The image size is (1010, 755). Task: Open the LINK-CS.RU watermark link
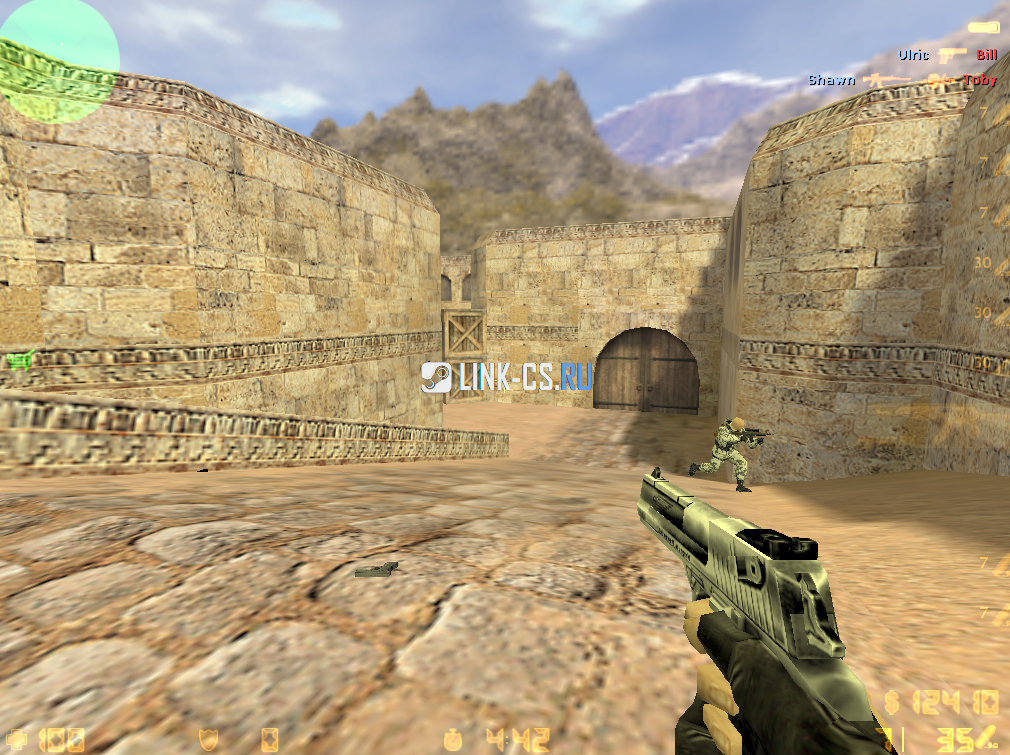pos(507,376)
